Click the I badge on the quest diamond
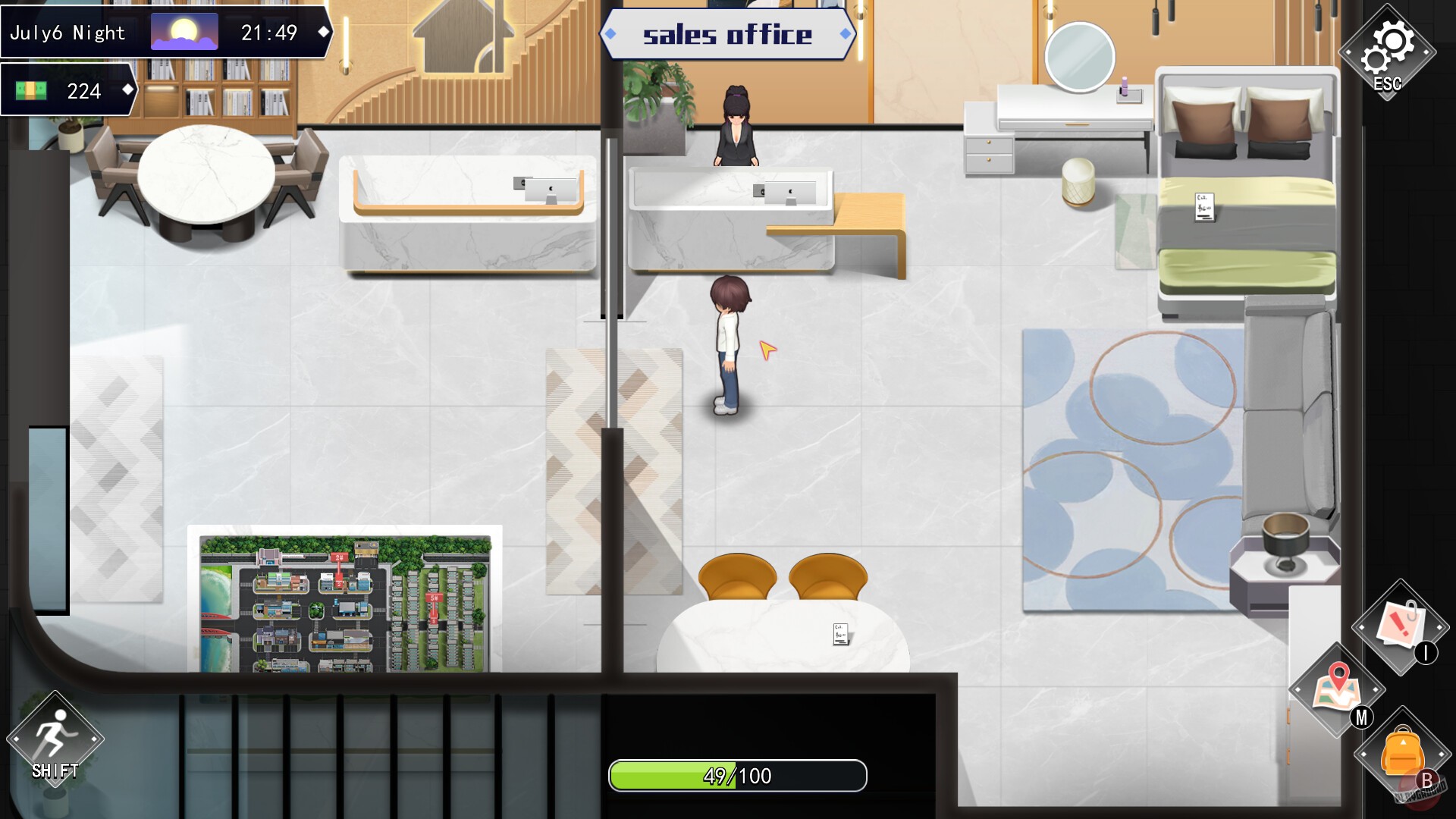The height and width of the screenshot is (819, 1456). pos(1424,654)
